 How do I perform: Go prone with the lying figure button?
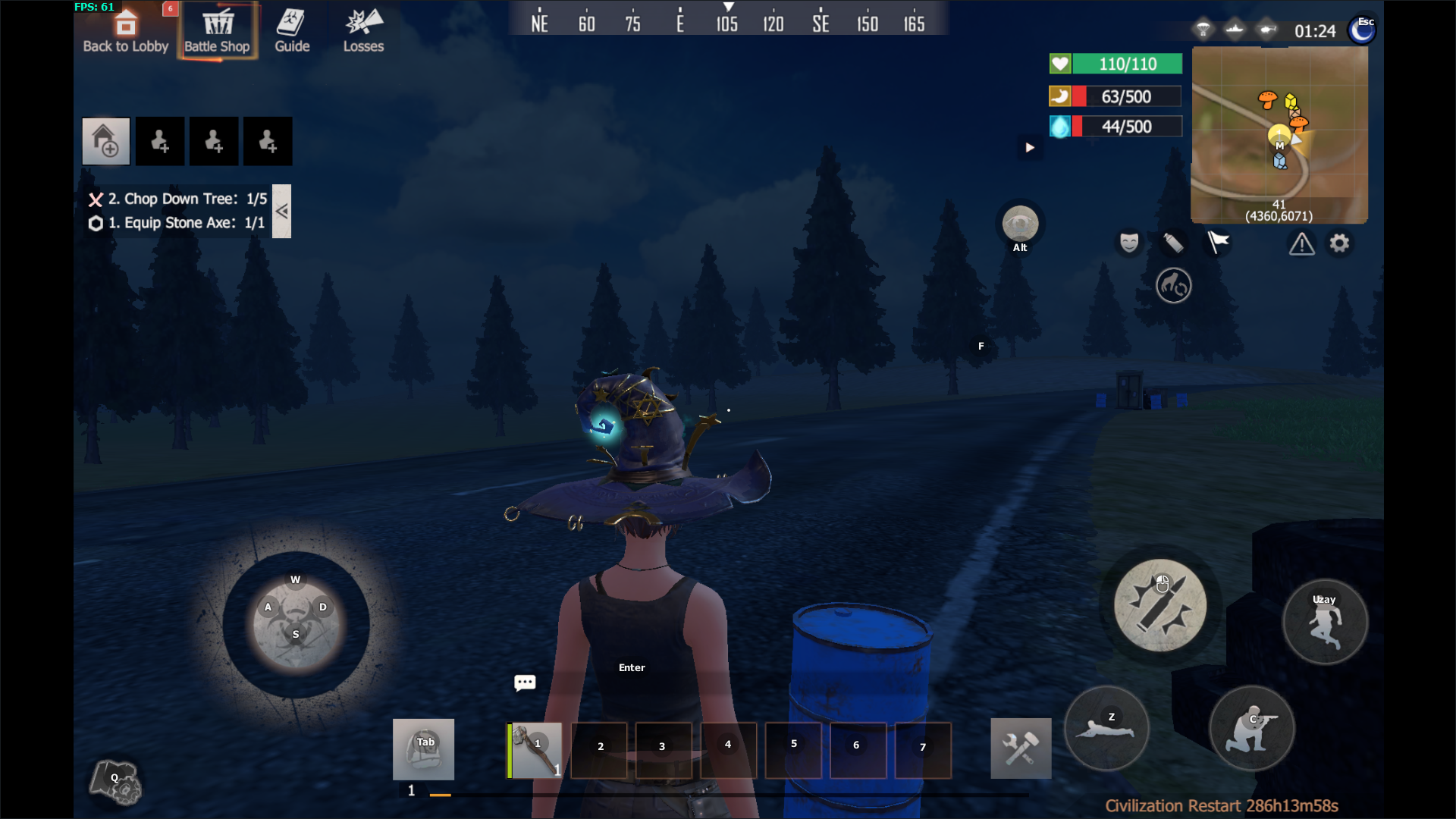click(1106, 729)
